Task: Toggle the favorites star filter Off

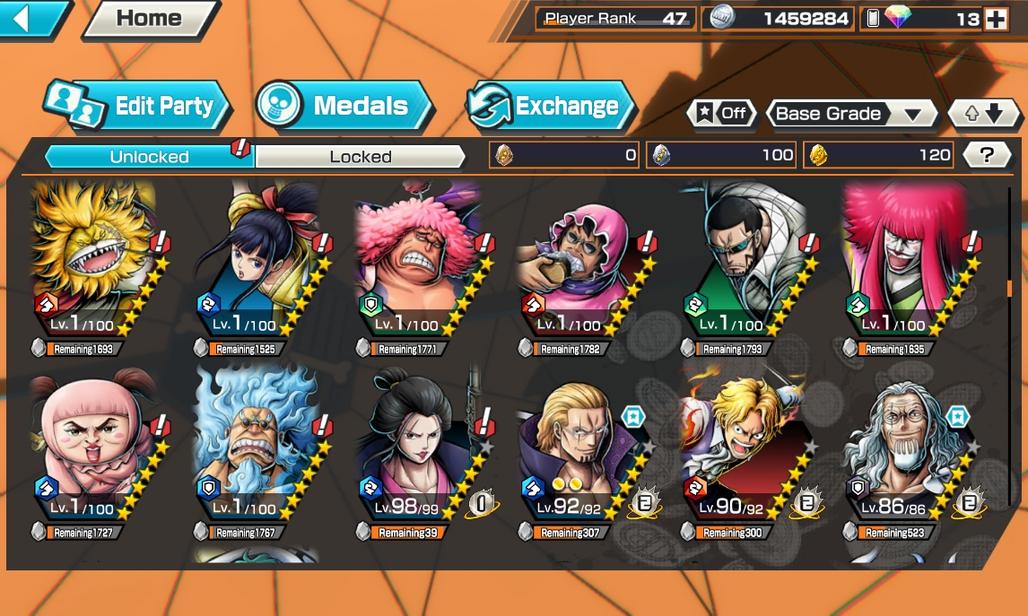Action: (x=721, y=113)
